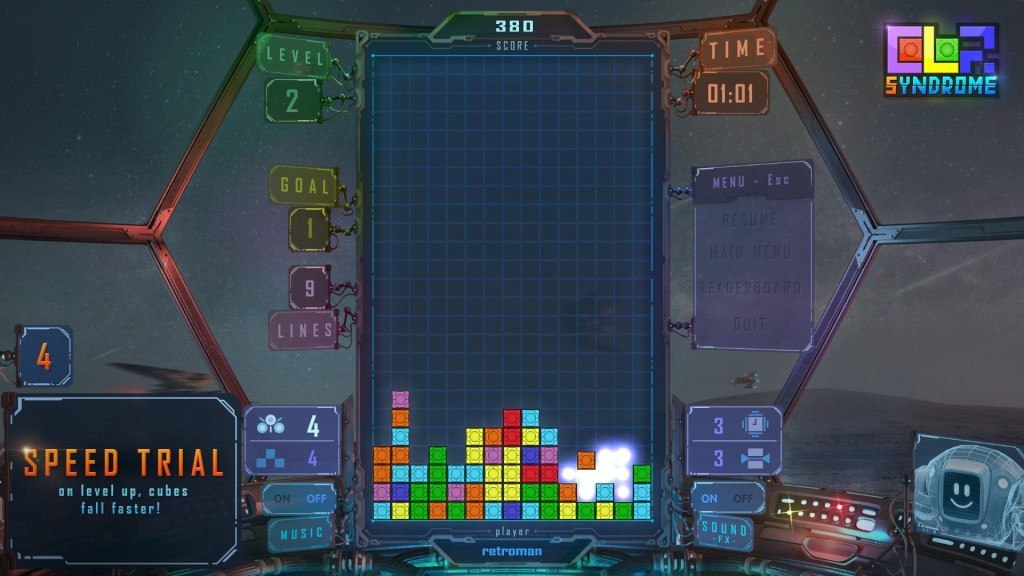
Task: Open the Leaderboard entry
Action: click(750, 288)
